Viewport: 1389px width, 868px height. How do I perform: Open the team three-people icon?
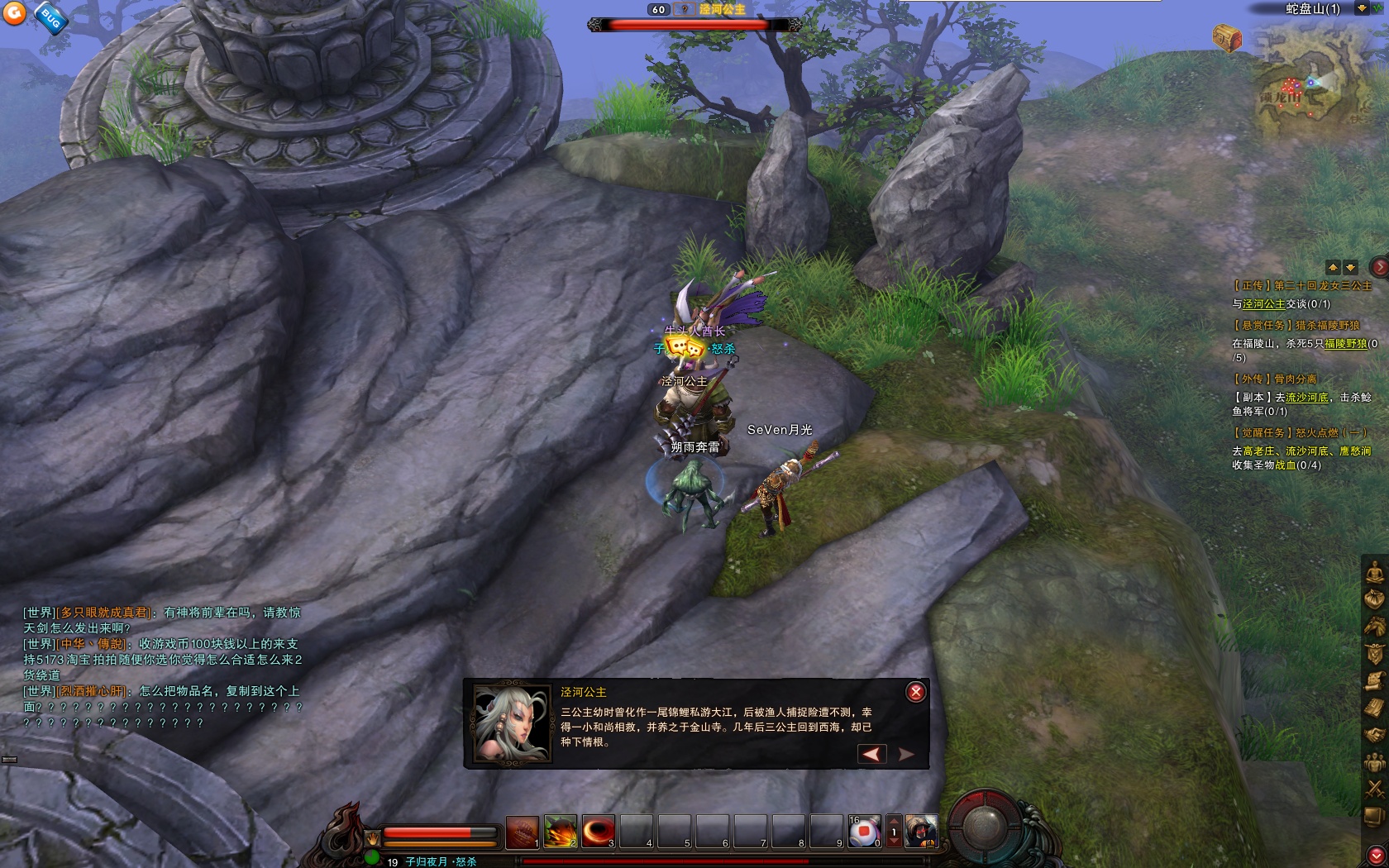[1374, 761]
